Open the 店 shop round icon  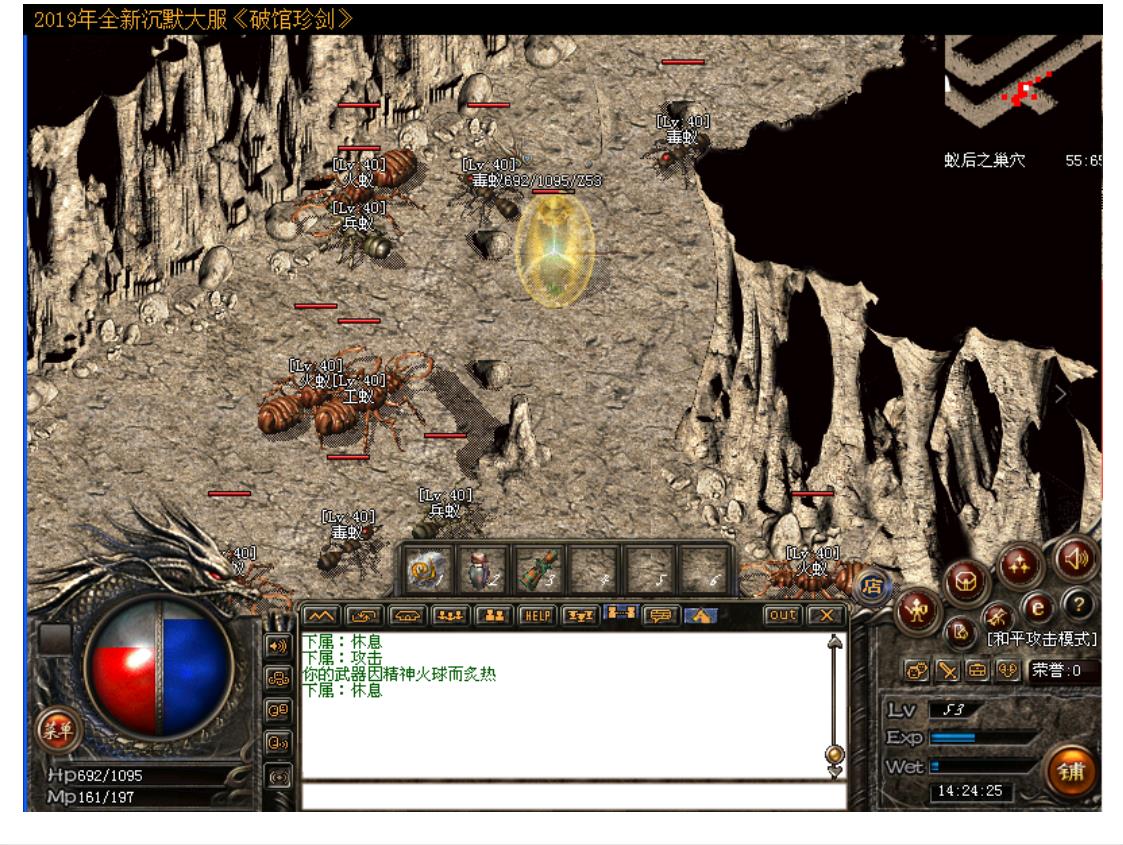click(x=872, y=586)
